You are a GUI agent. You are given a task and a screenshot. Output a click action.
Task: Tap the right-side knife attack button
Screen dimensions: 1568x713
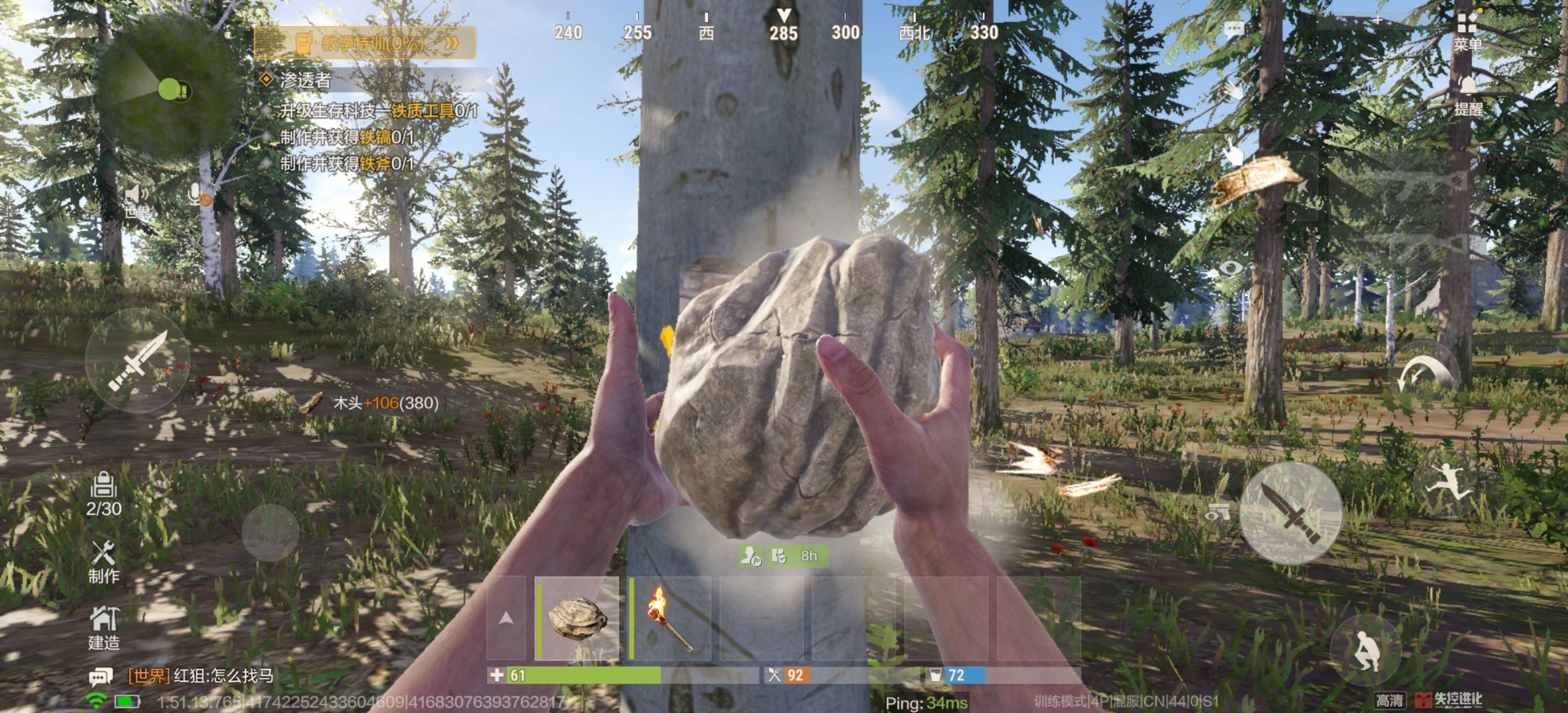click(1290, 513)
